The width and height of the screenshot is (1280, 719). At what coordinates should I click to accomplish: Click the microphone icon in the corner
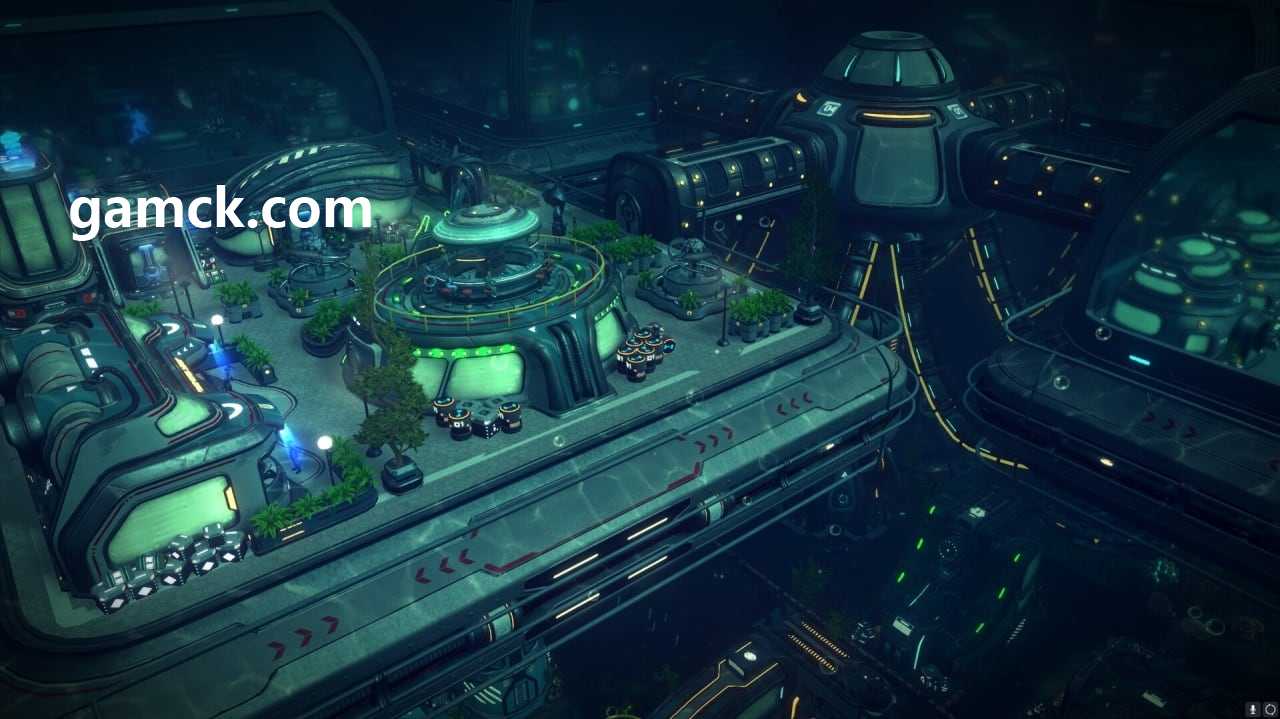(1253, 709)
